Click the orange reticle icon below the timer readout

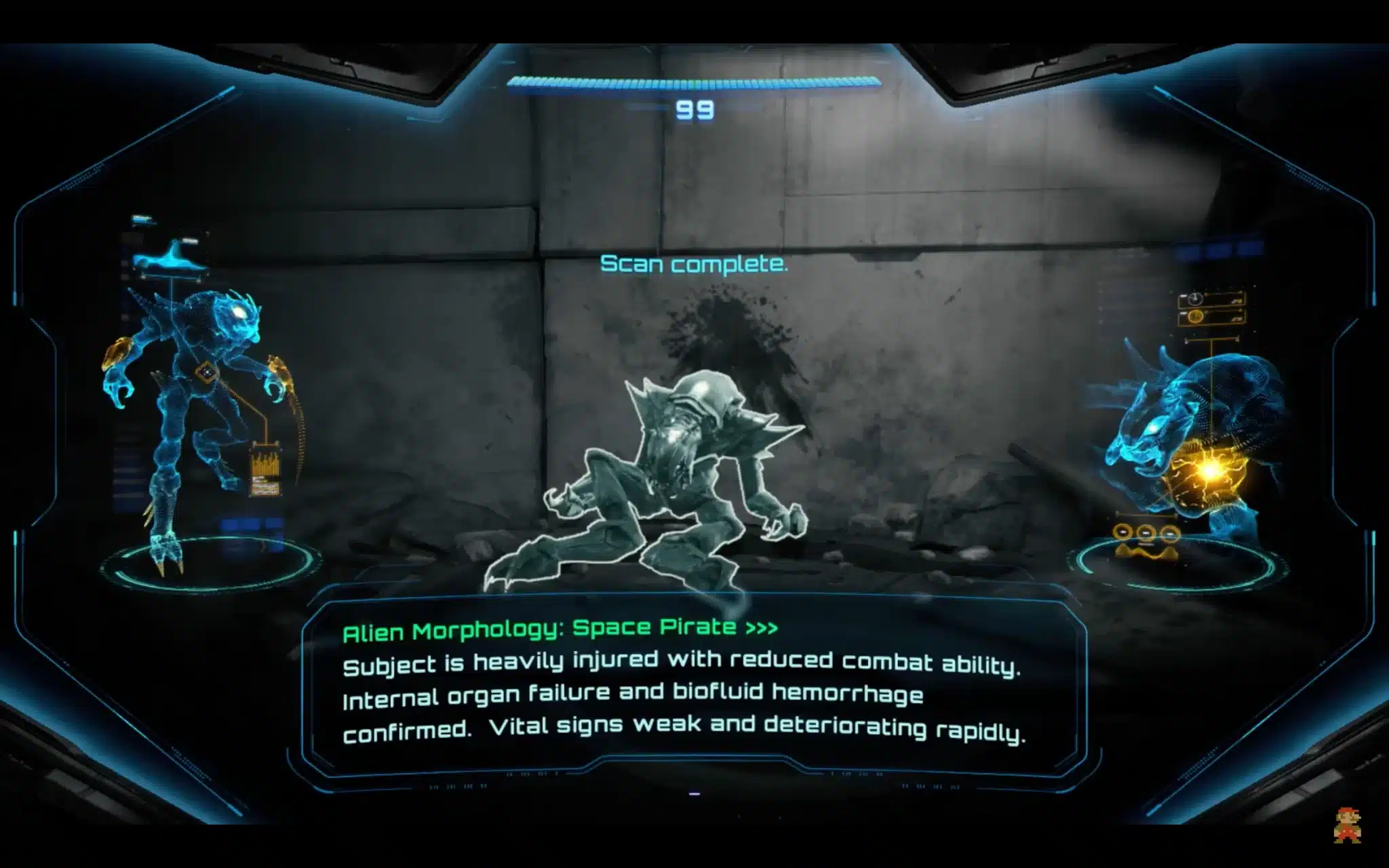pos(1196,316)
